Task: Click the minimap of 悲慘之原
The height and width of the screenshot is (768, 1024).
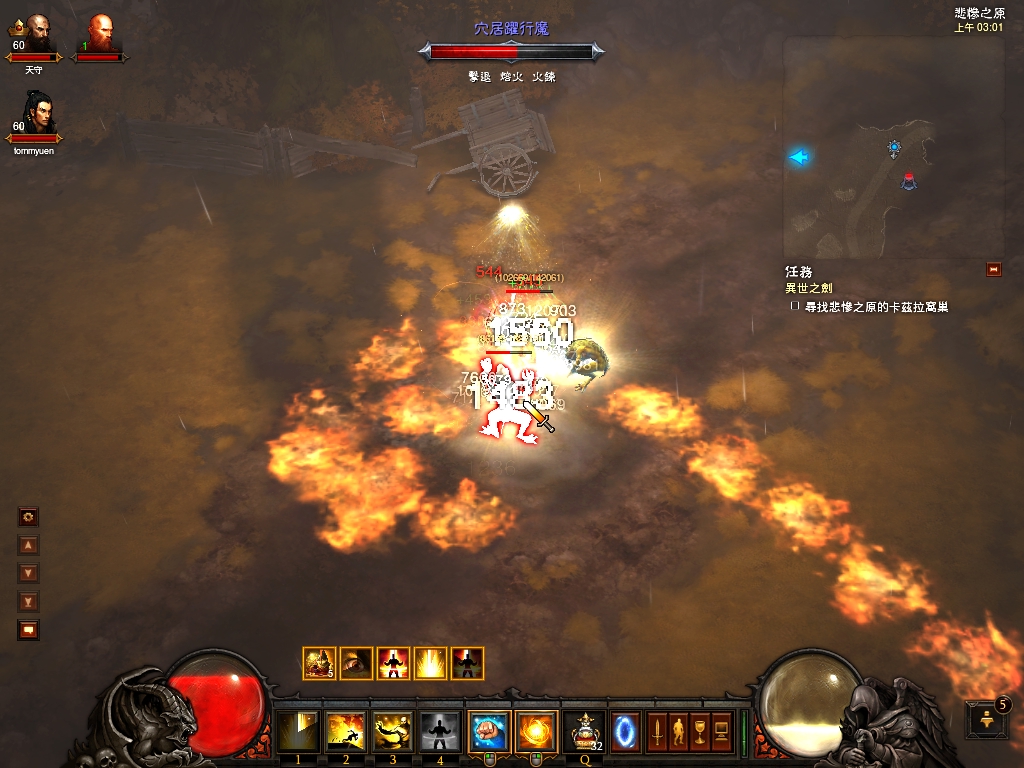Action: pyautogui.click(x=893, y=148)
